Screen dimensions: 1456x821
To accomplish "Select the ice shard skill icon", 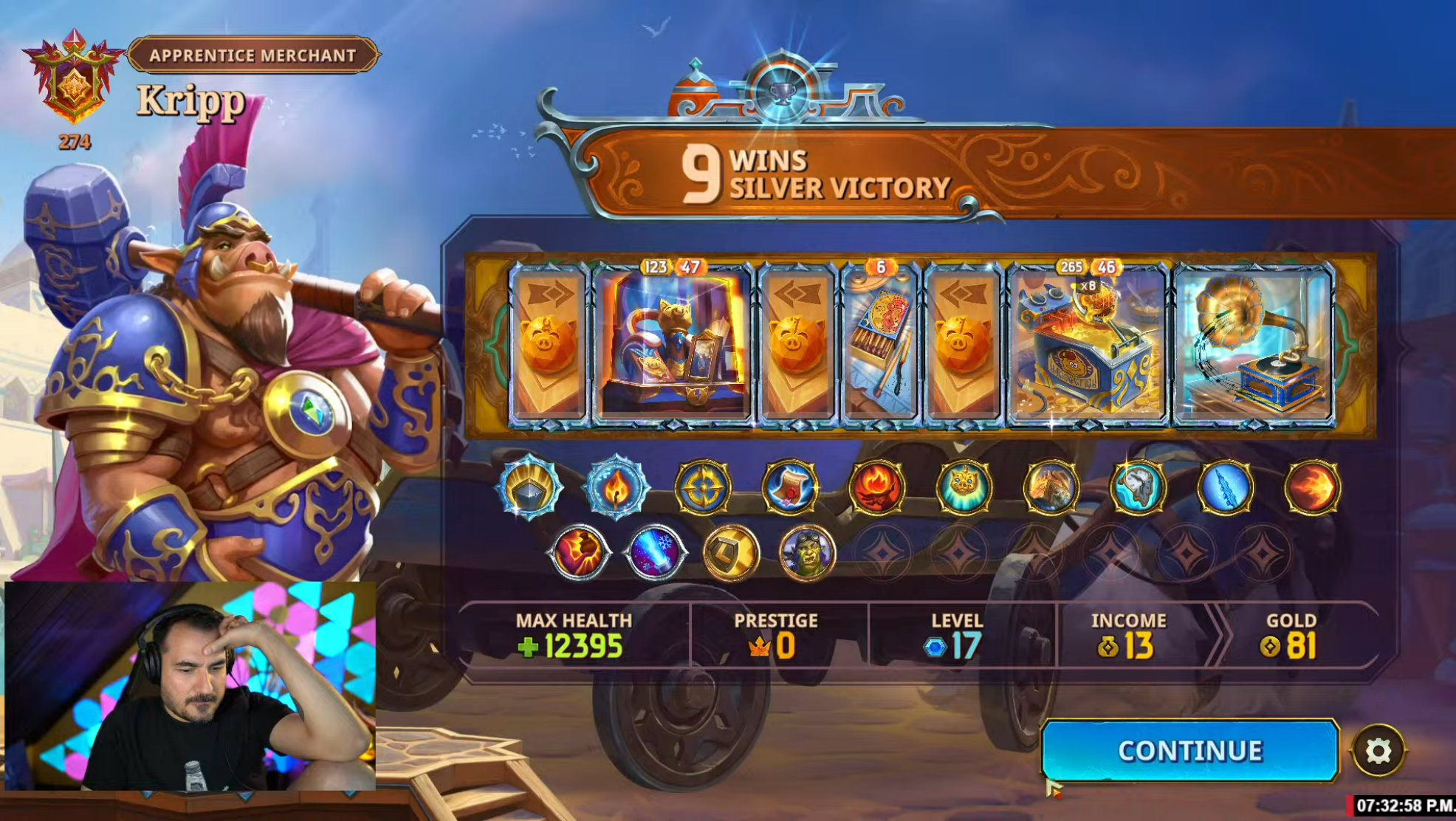I will coord(1225,487).
